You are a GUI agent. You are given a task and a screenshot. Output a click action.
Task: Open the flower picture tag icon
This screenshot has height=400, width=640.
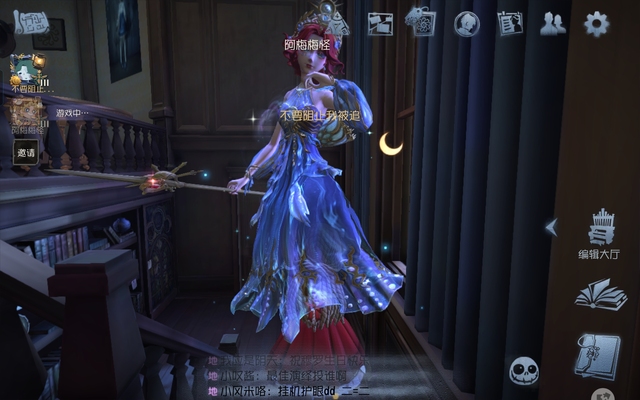[420, 22]
